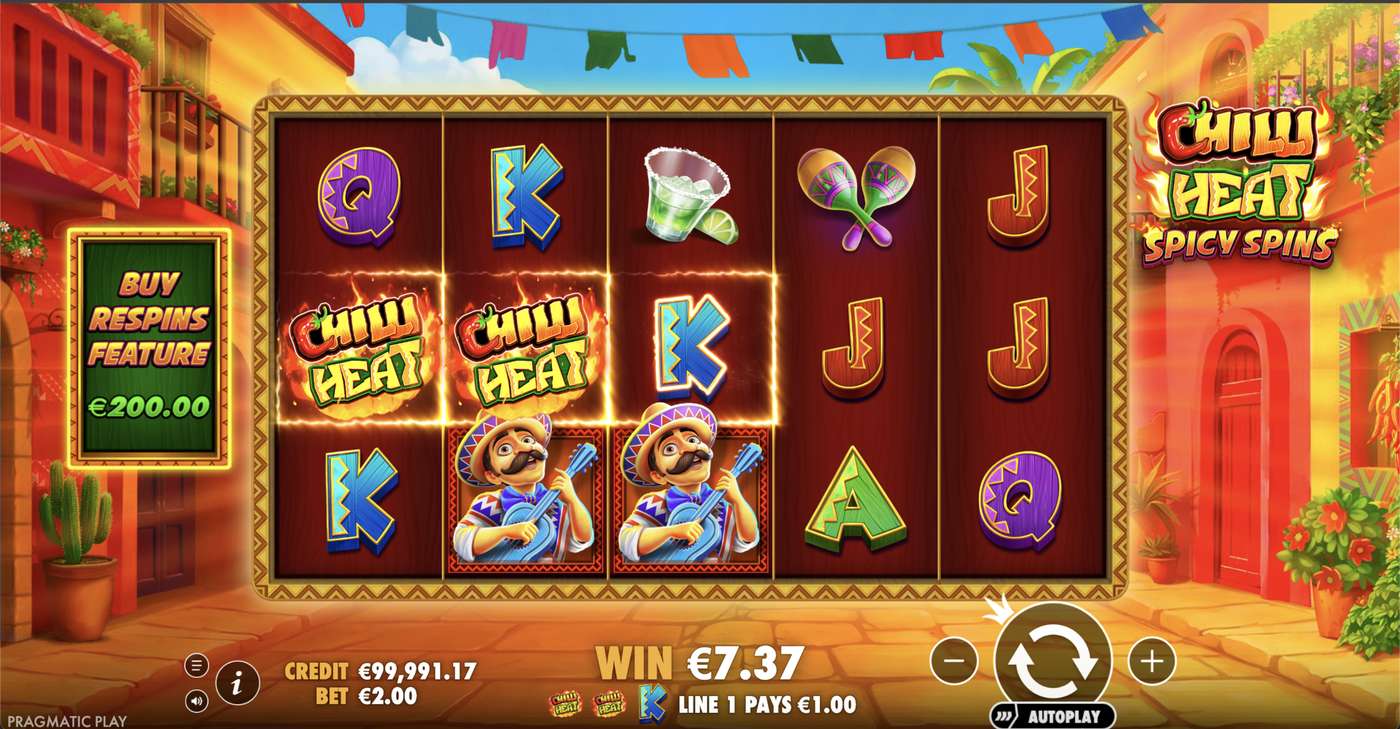Click the maracas symbol on reel four
Viewport: 1400px width, 729px height.
click(858, 193)
